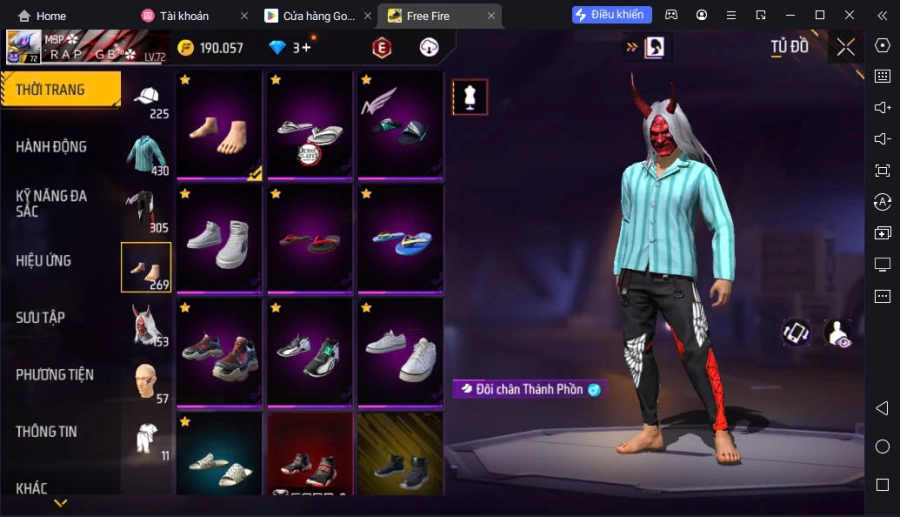Pick the white high-top sneakers
Image resolution: width=900 pixels, height=517 pixels.
220,239
